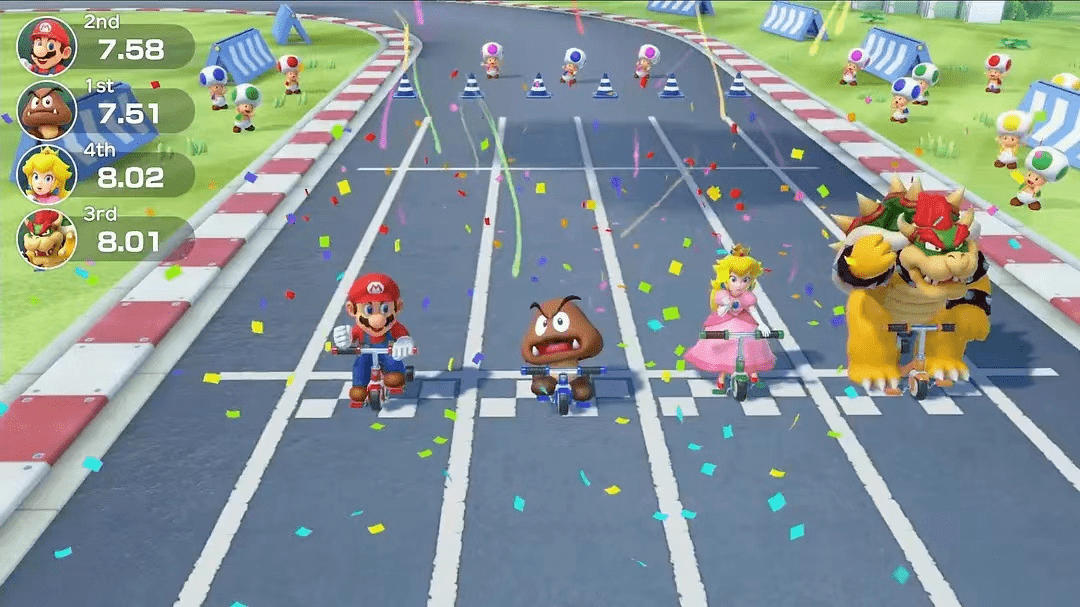This screenshot has height=607, width=1080.
Task: Click Goomba's portrait icon in the rankings
Action: coord(46,110)
